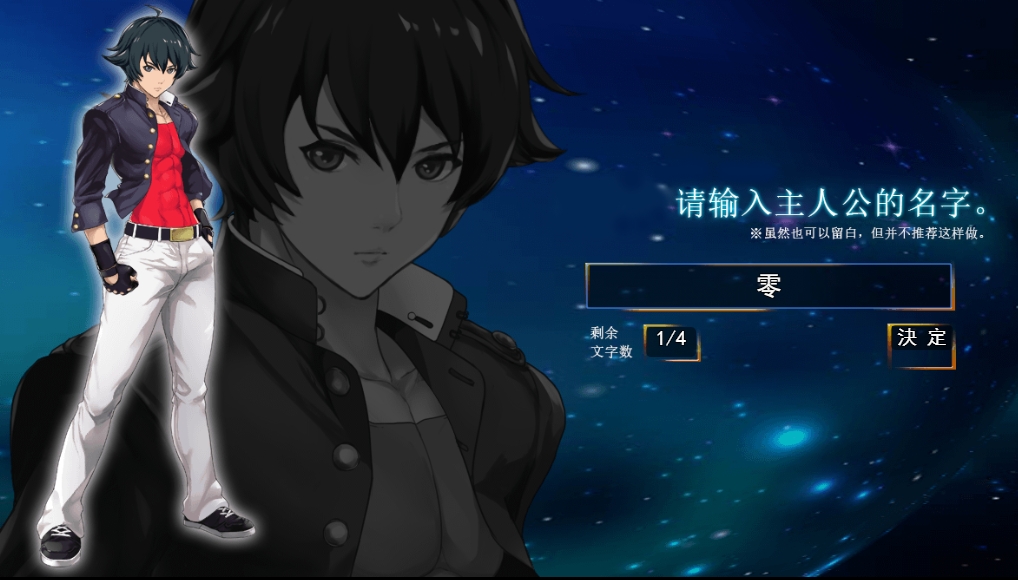Confirm the name with the 决定 button
Screen dimensions: 1018x580
click(921, 340)
